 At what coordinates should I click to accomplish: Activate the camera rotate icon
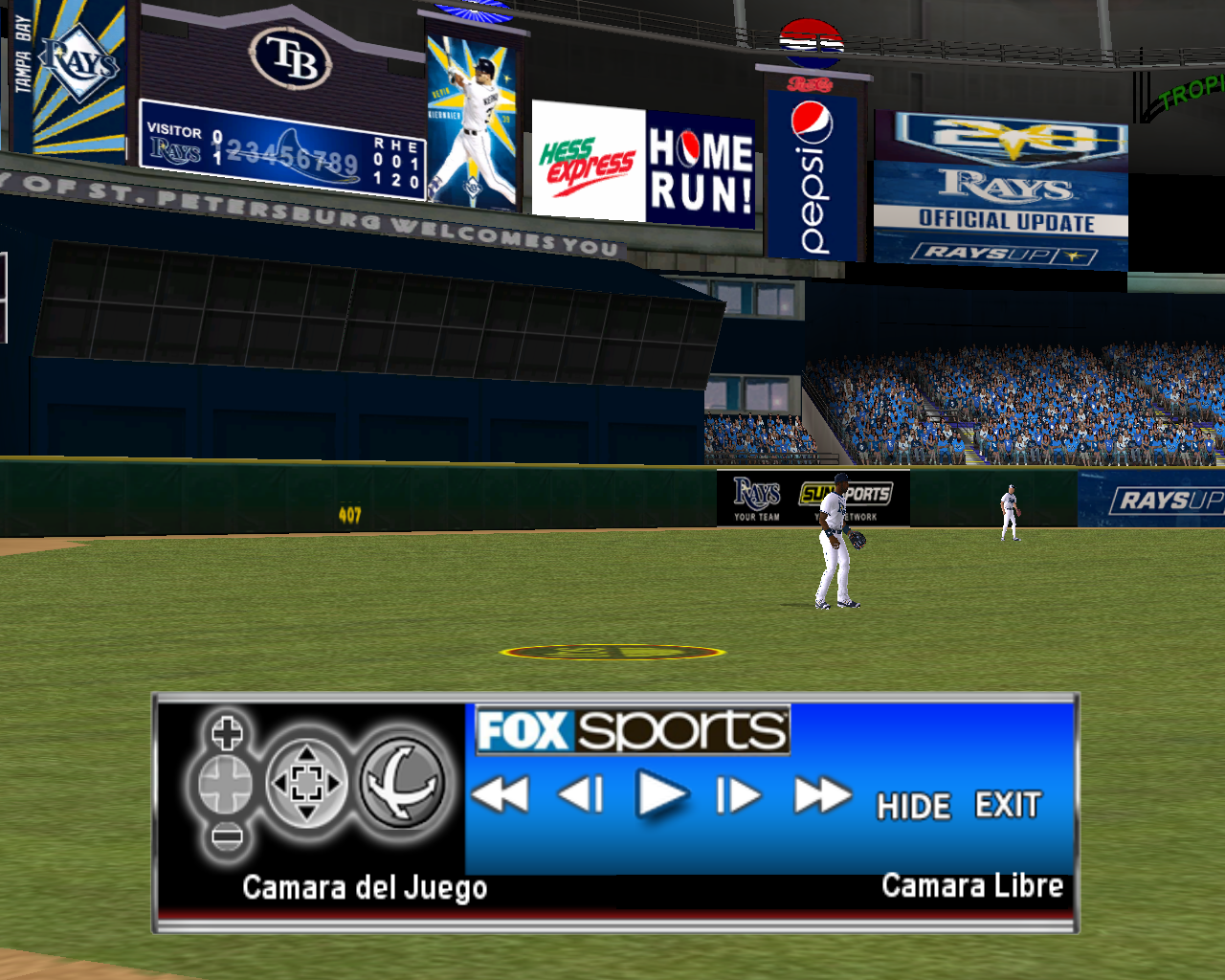pyautogui.click(x=402, y=783)
